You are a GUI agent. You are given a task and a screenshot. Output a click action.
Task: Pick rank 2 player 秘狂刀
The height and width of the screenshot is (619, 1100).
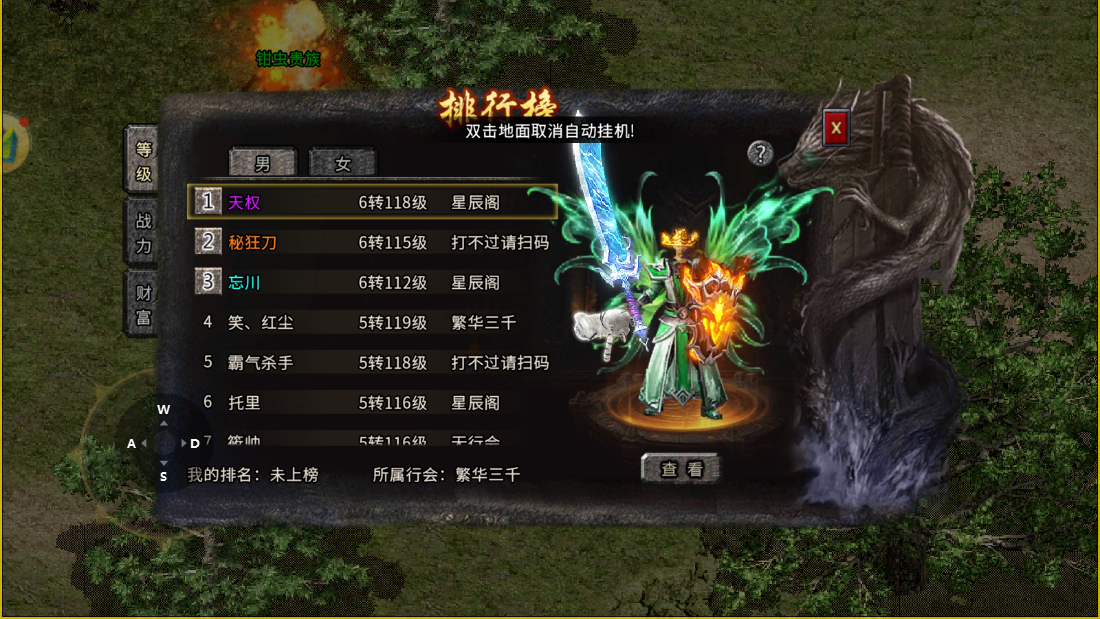[372, 242]
